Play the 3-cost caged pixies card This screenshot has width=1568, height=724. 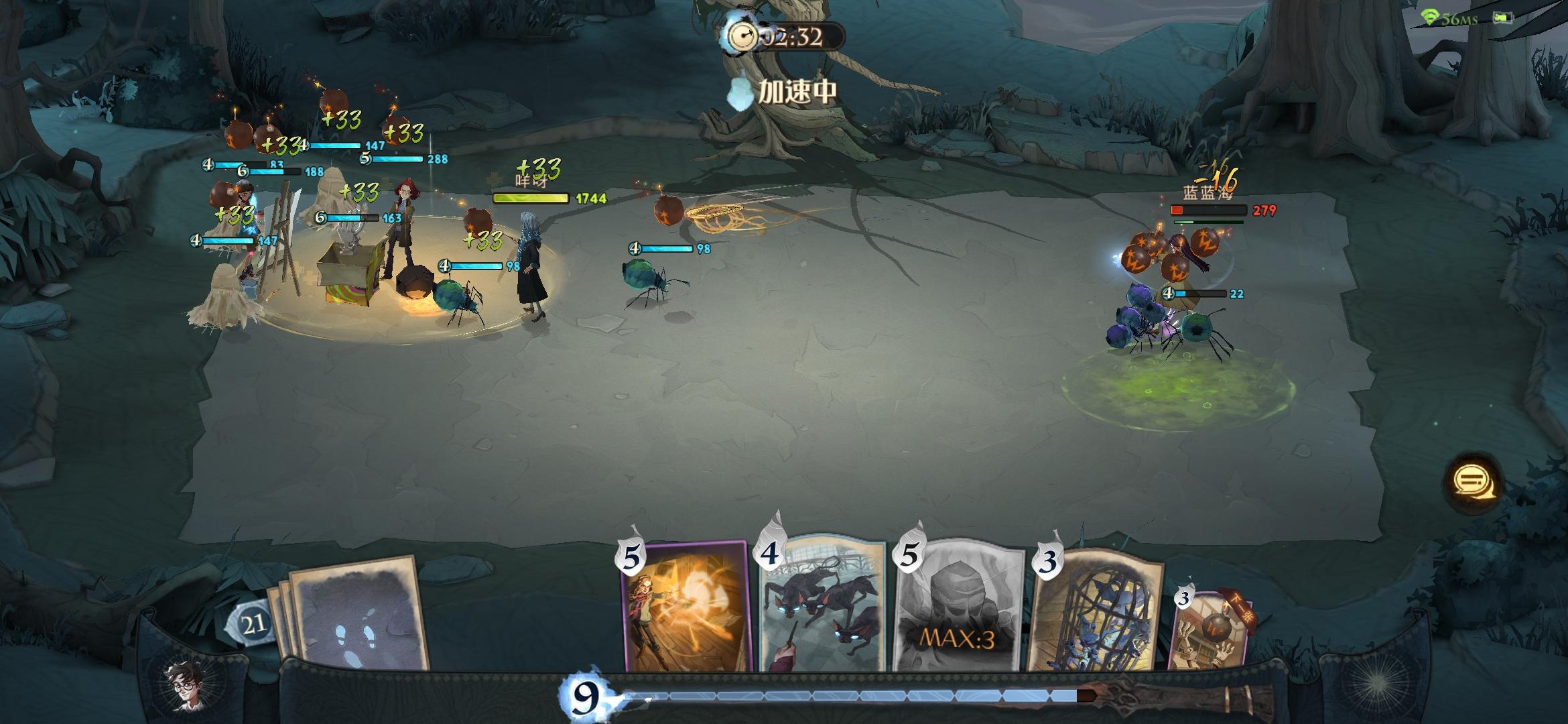[x=1097, y=610]
